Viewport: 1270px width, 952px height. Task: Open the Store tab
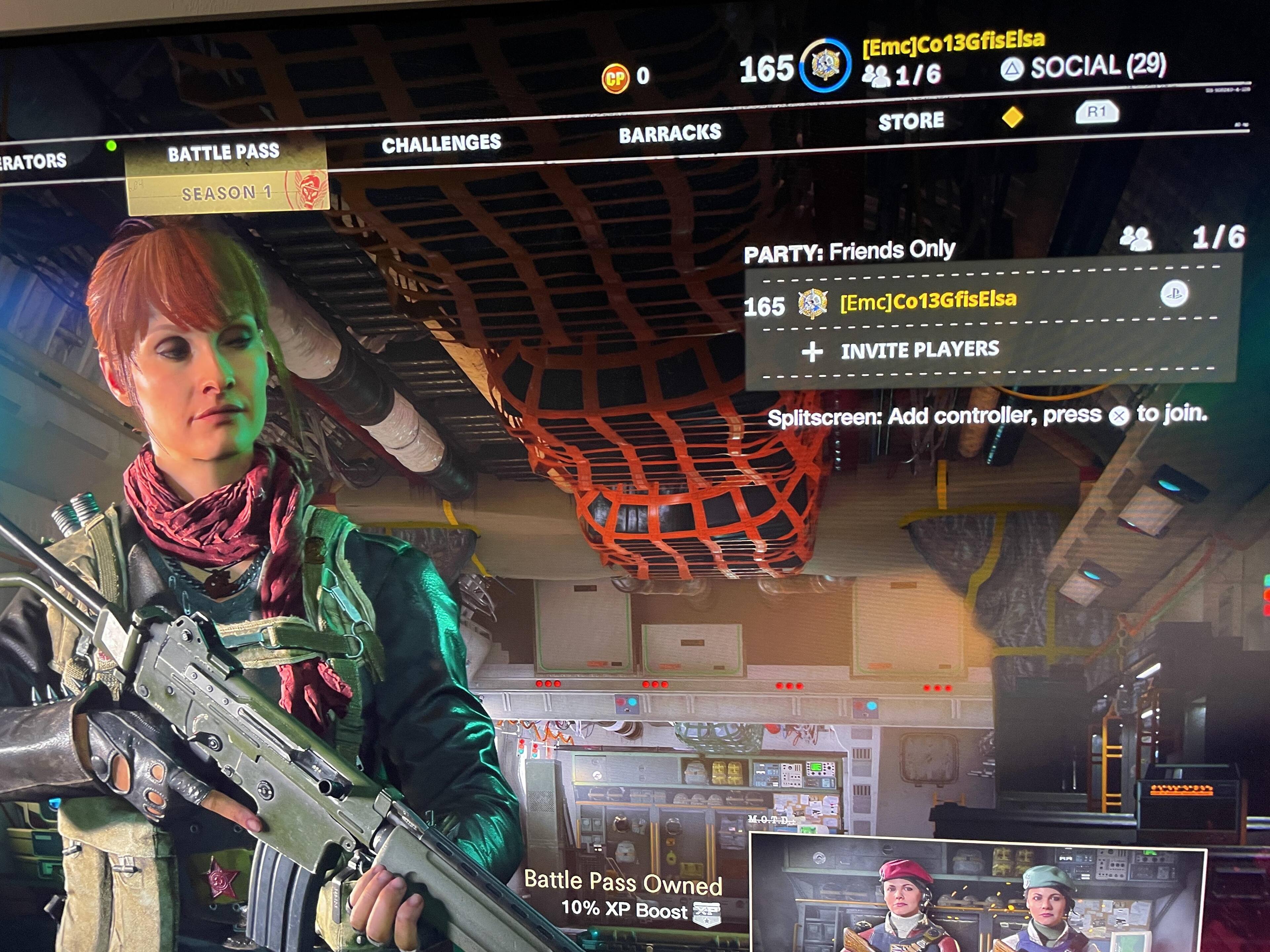(910, 121)
